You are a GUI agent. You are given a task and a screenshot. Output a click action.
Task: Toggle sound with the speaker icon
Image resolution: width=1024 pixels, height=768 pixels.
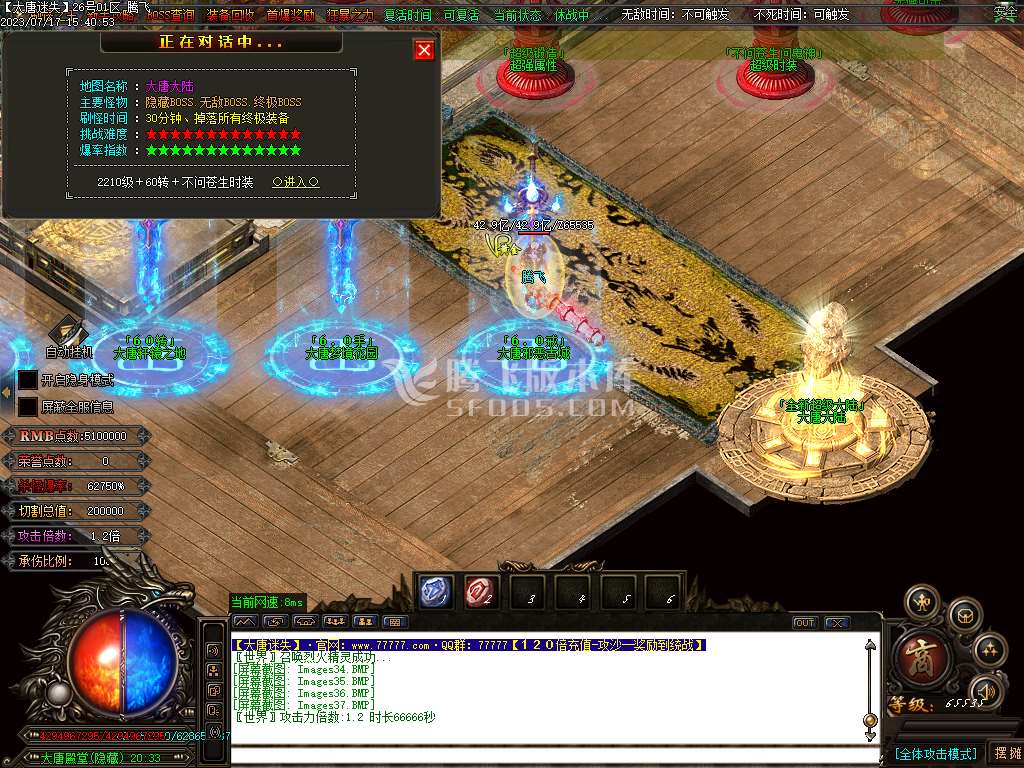(988, 690)
